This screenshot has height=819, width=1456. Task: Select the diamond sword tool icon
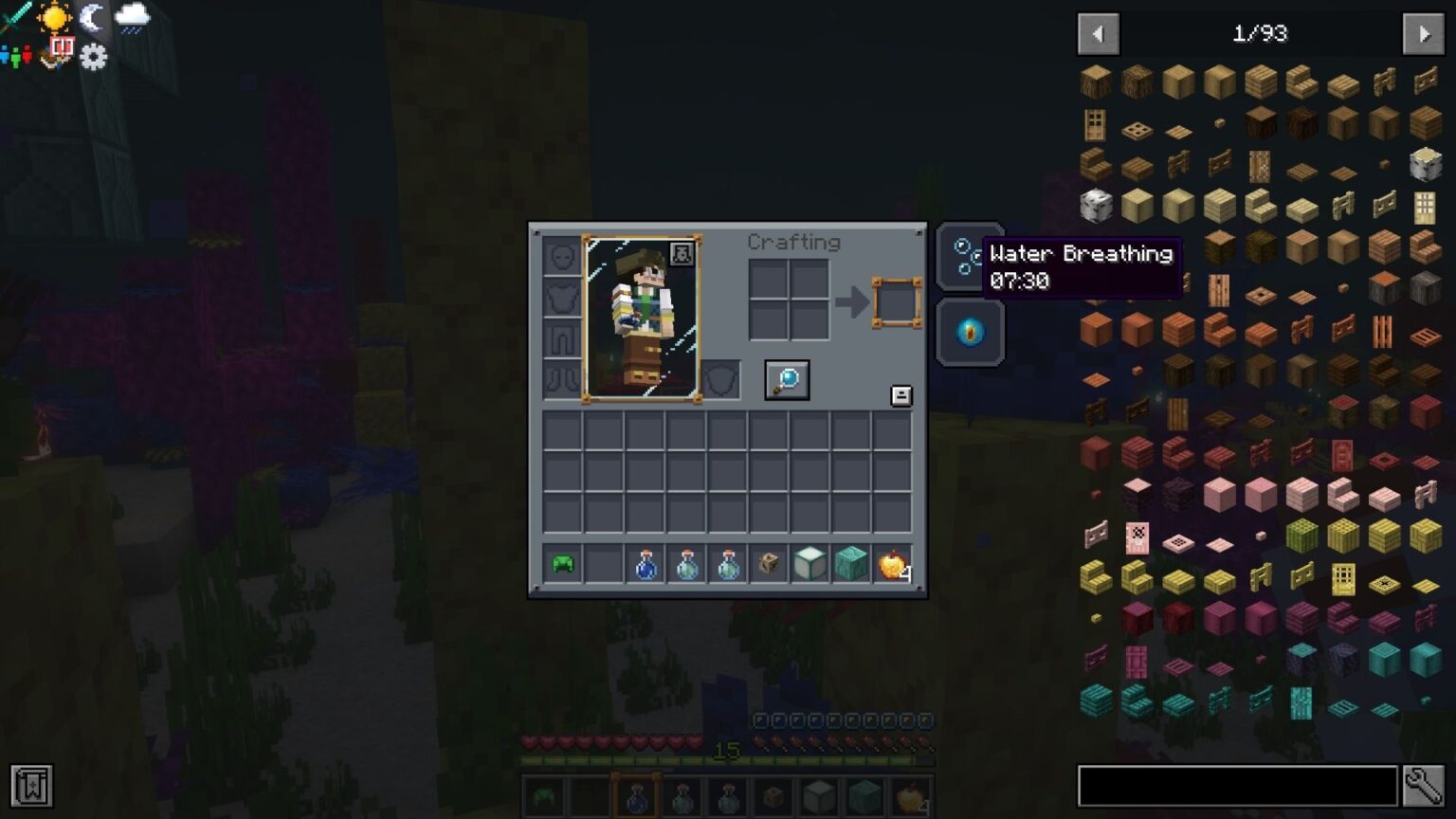(x=13, y=14)
